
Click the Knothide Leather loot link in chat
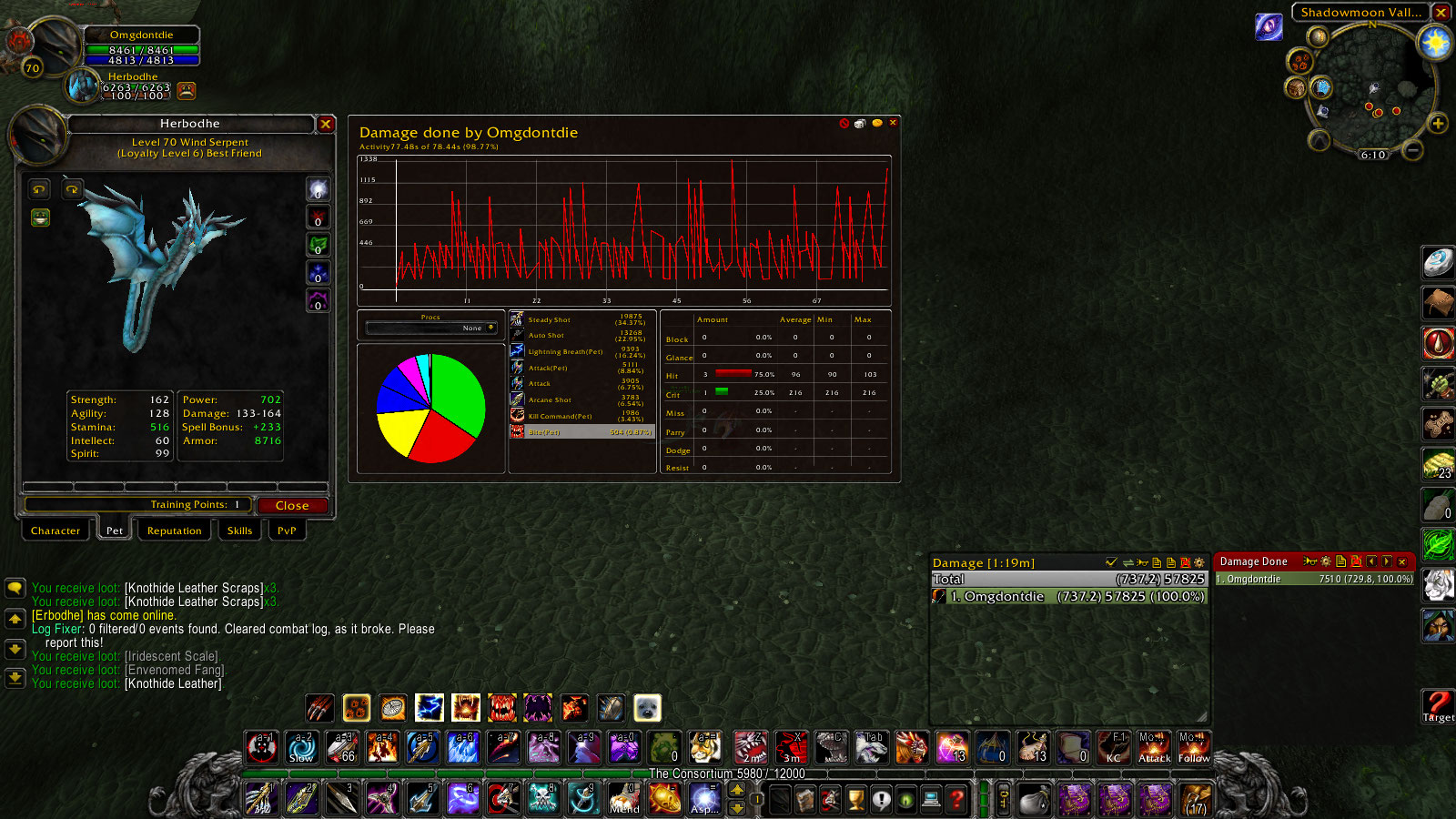172,683
